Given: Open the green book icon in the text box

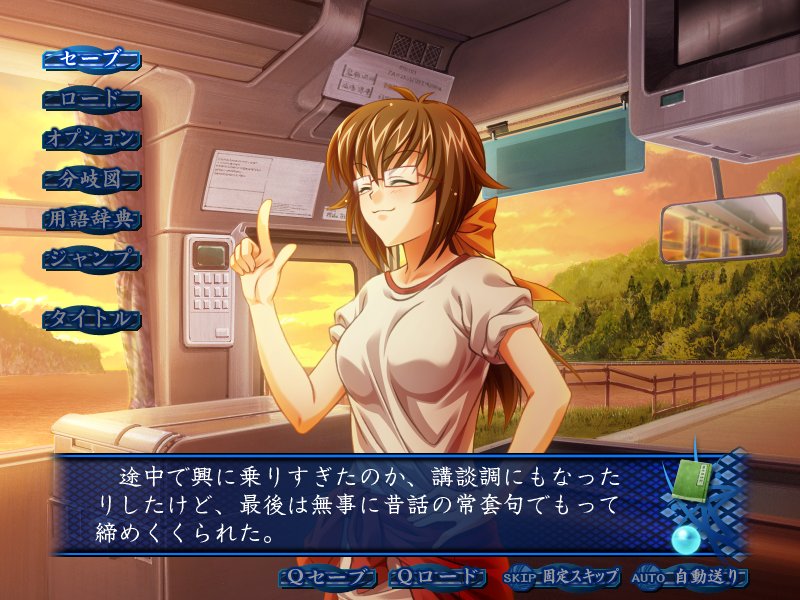Looking at the screenshot, I should 690,475.
